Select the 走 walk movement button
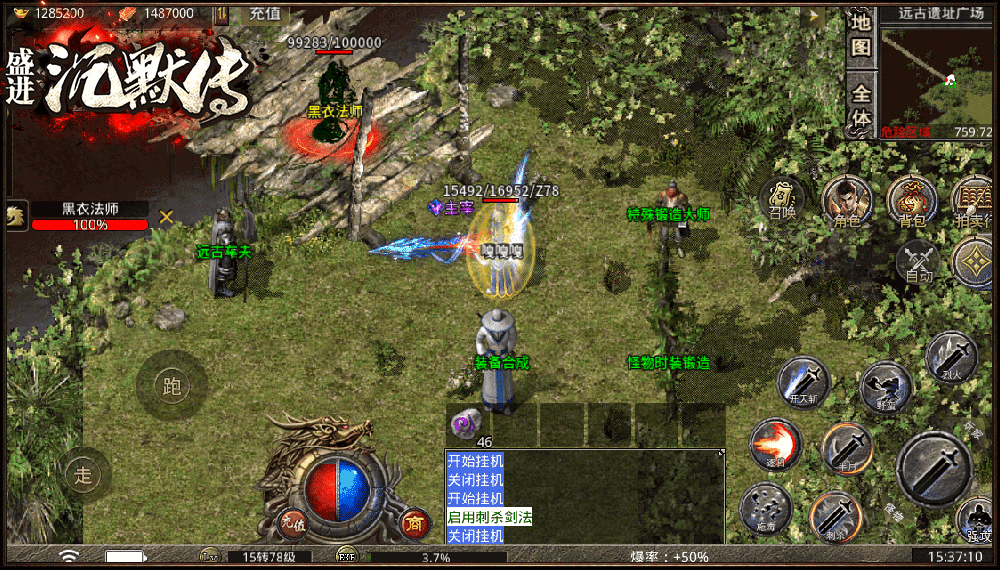1000x570 pixels. click(x=86, y=475)
